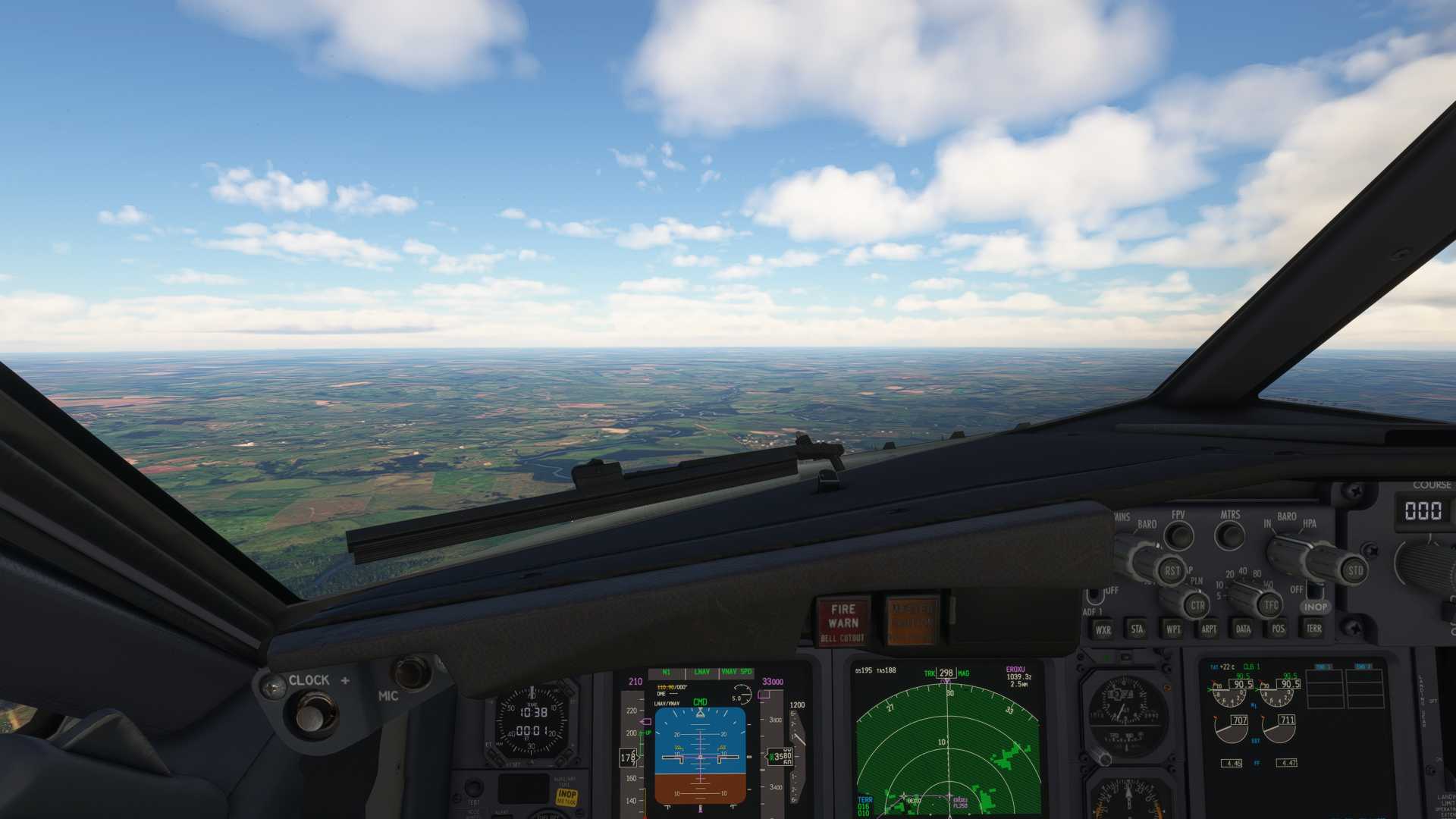Toggle the POS position display button

click(x=1278, y=629)
